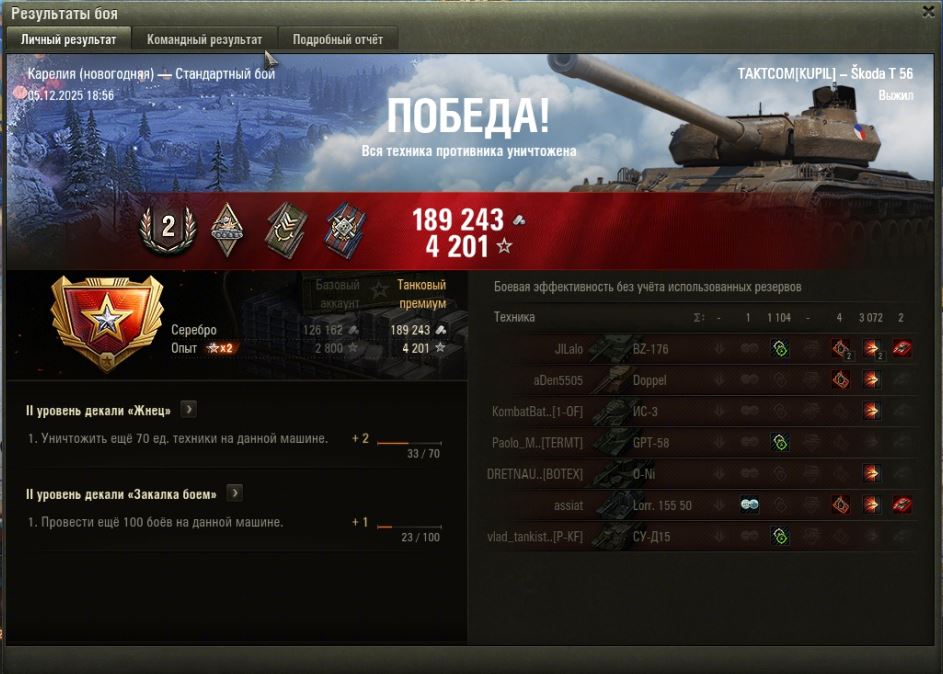943x674 pixels.
Task: Open the Командный результат tab
Action: pos(204,40)
